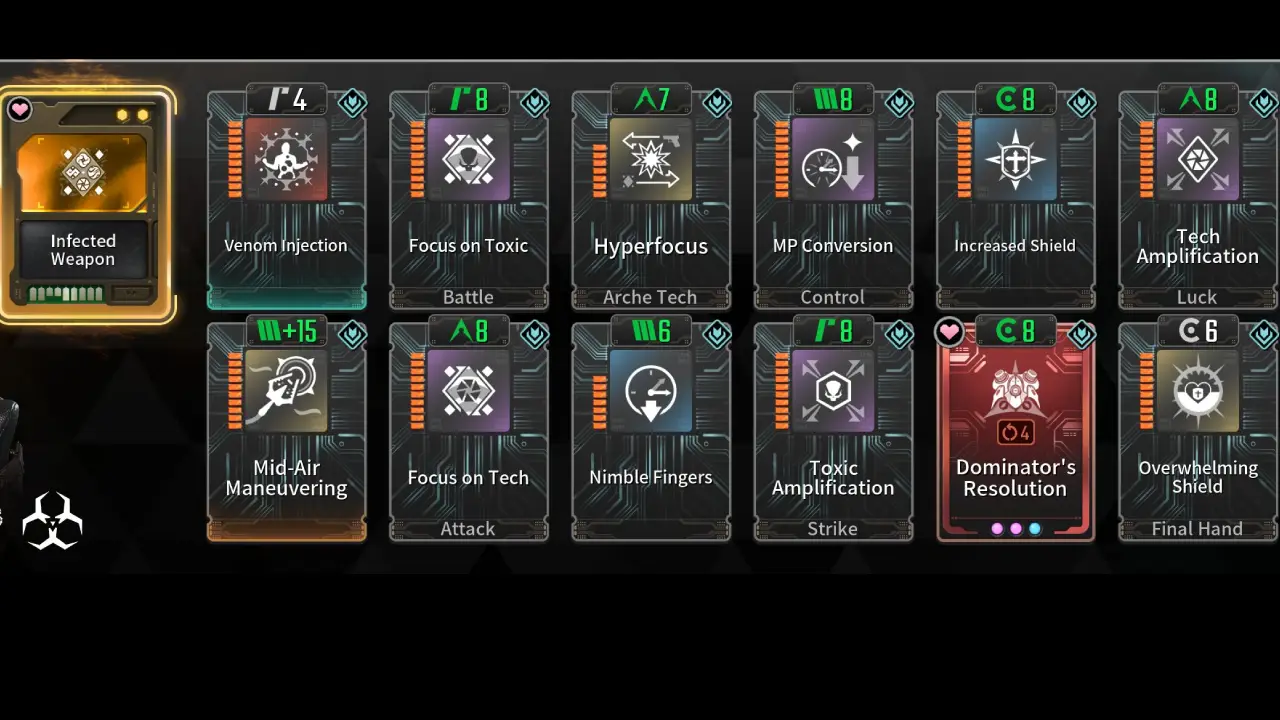Click the Overwhelming Shield heart-shield icon
Image resolution: width=1280 pixels, height=720 pixels.
point(1197,392)
